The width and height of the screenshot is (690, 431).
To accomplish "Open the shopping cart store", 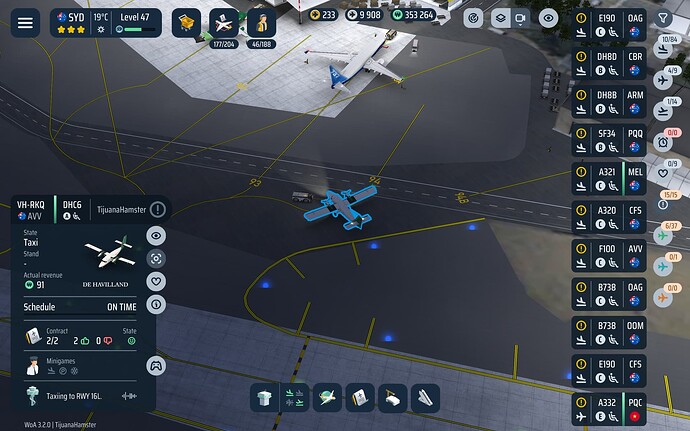I will (187, 21).
